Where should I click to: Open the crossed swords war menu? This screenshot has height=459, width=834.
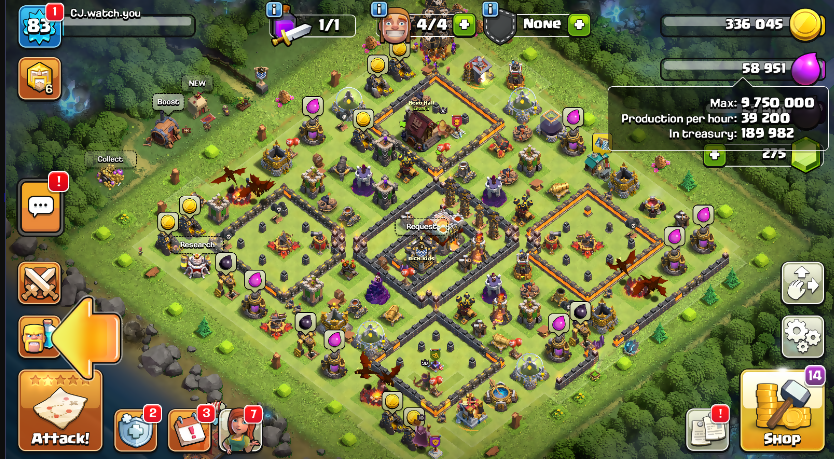(40, 283)
